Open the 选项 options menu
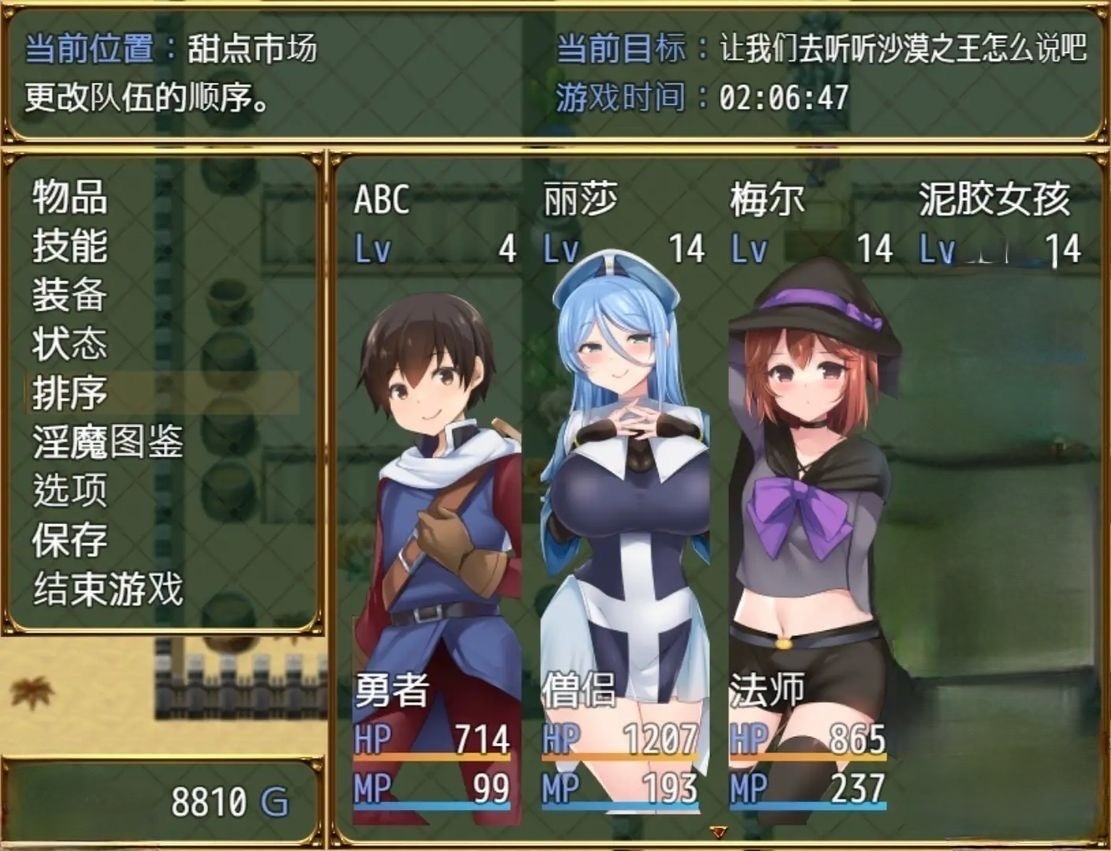Viewport: 1111px width, 851px height. tap(70, 491)
